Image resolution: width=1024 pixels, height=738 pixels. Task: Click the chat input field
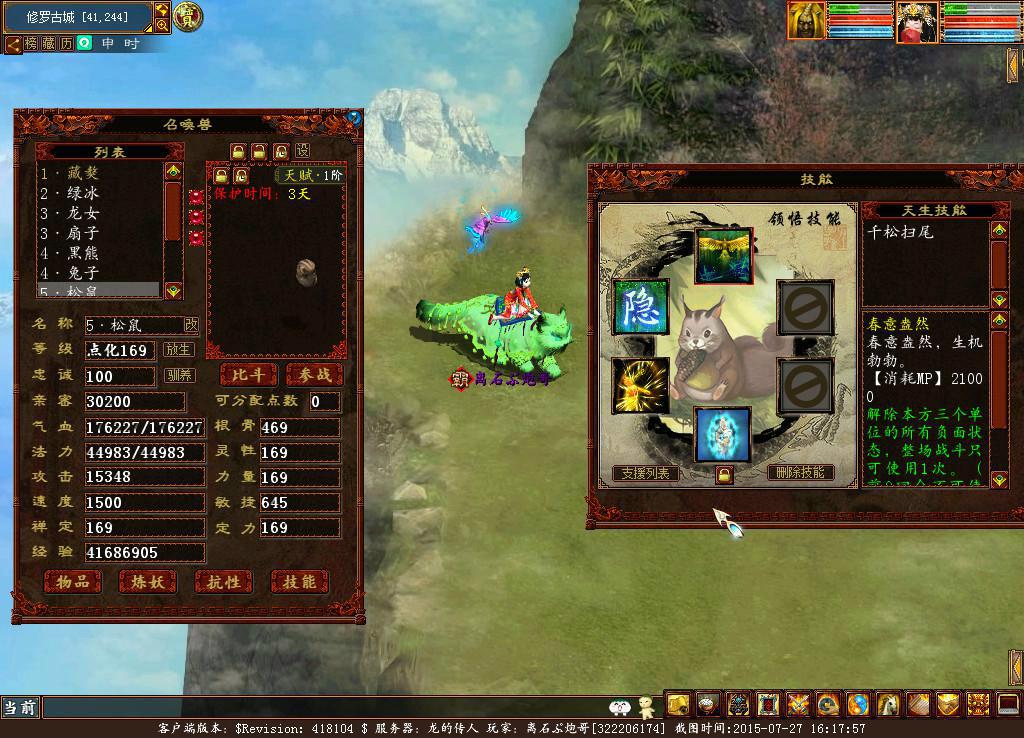[320, 708]
